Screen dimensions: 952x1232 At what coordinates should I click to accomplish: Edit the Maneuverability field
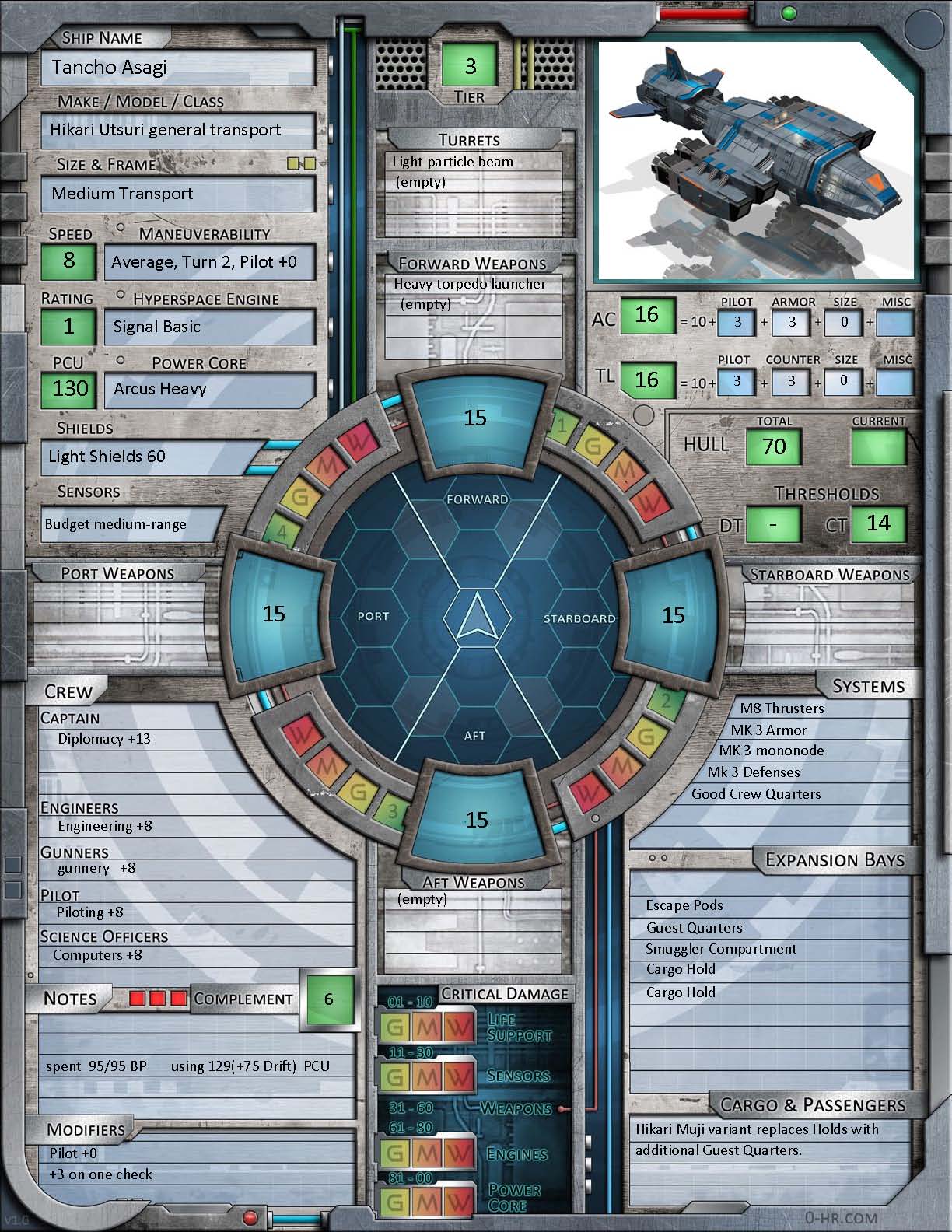point(210,262)
